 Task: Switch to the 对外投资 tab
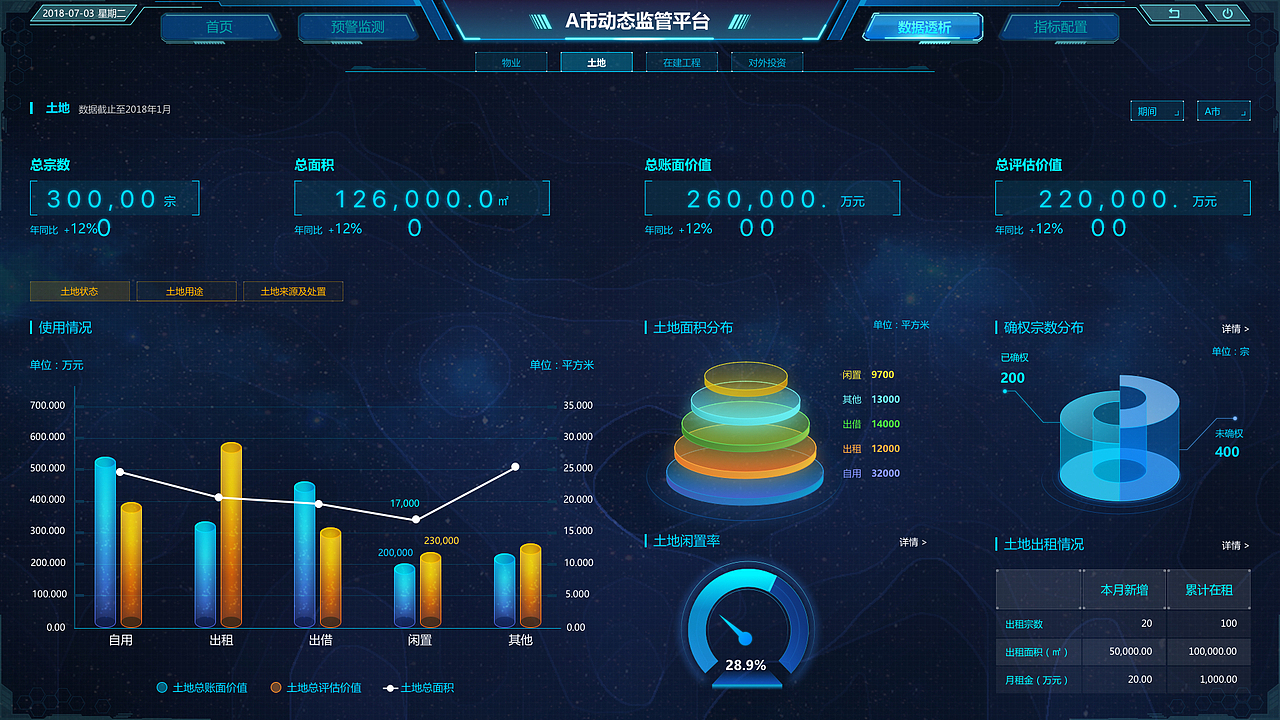click(x=766, y=61)
